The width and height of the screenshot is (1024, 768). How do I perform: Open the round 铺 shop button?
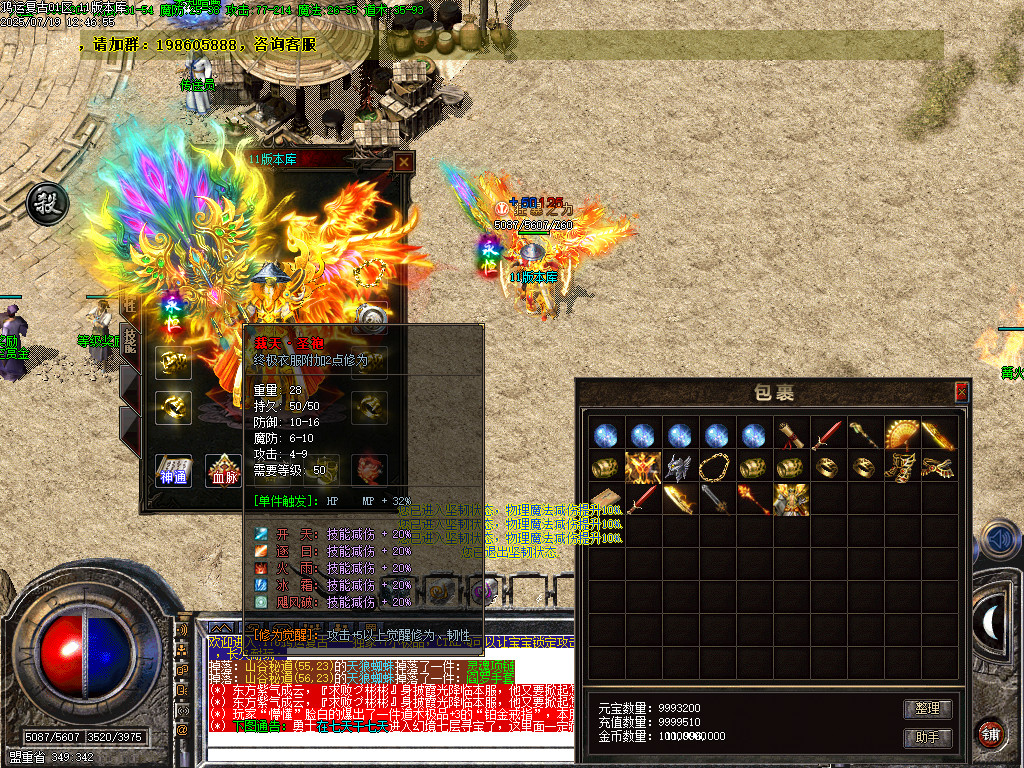click(991, 733)
